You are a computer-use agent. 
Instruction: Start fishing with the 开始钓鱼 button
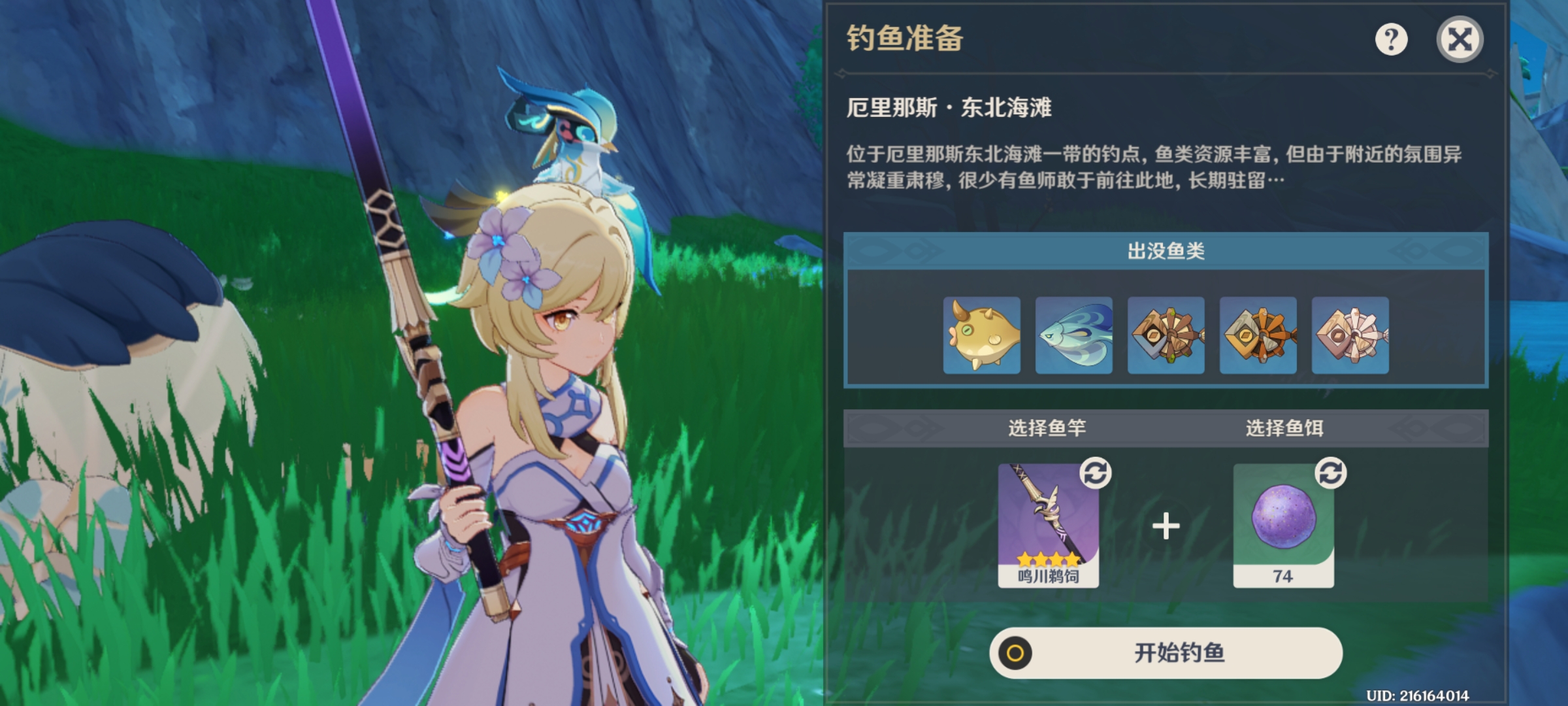(x=1166, y=652)
